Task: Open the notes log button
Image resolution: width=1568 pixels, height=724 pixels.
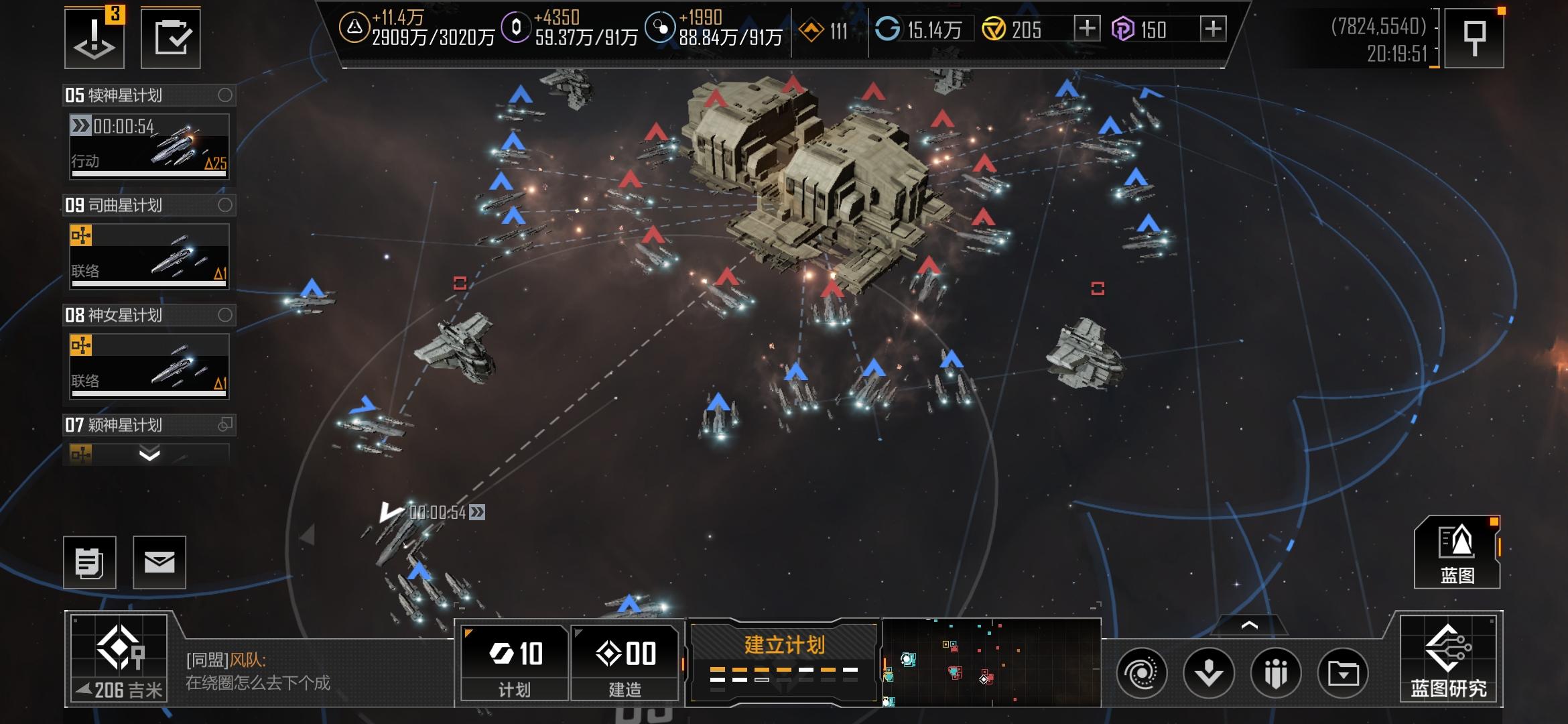Action: [x=90, y=562]
